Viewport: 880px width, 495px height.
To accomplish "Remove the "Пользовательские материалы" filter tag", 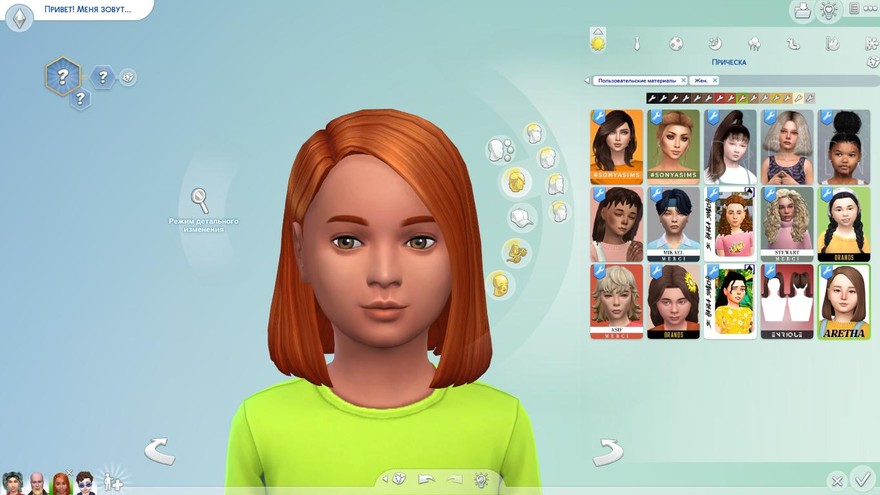I will [683, 80].
